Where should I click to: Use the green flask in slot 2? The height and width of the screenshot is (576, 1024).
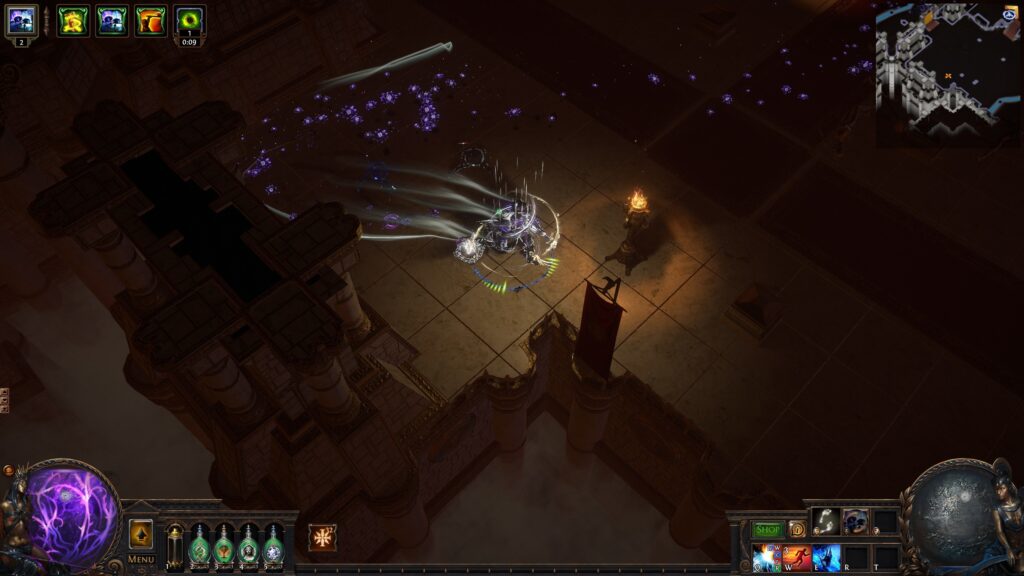click(x=199, y=545)
